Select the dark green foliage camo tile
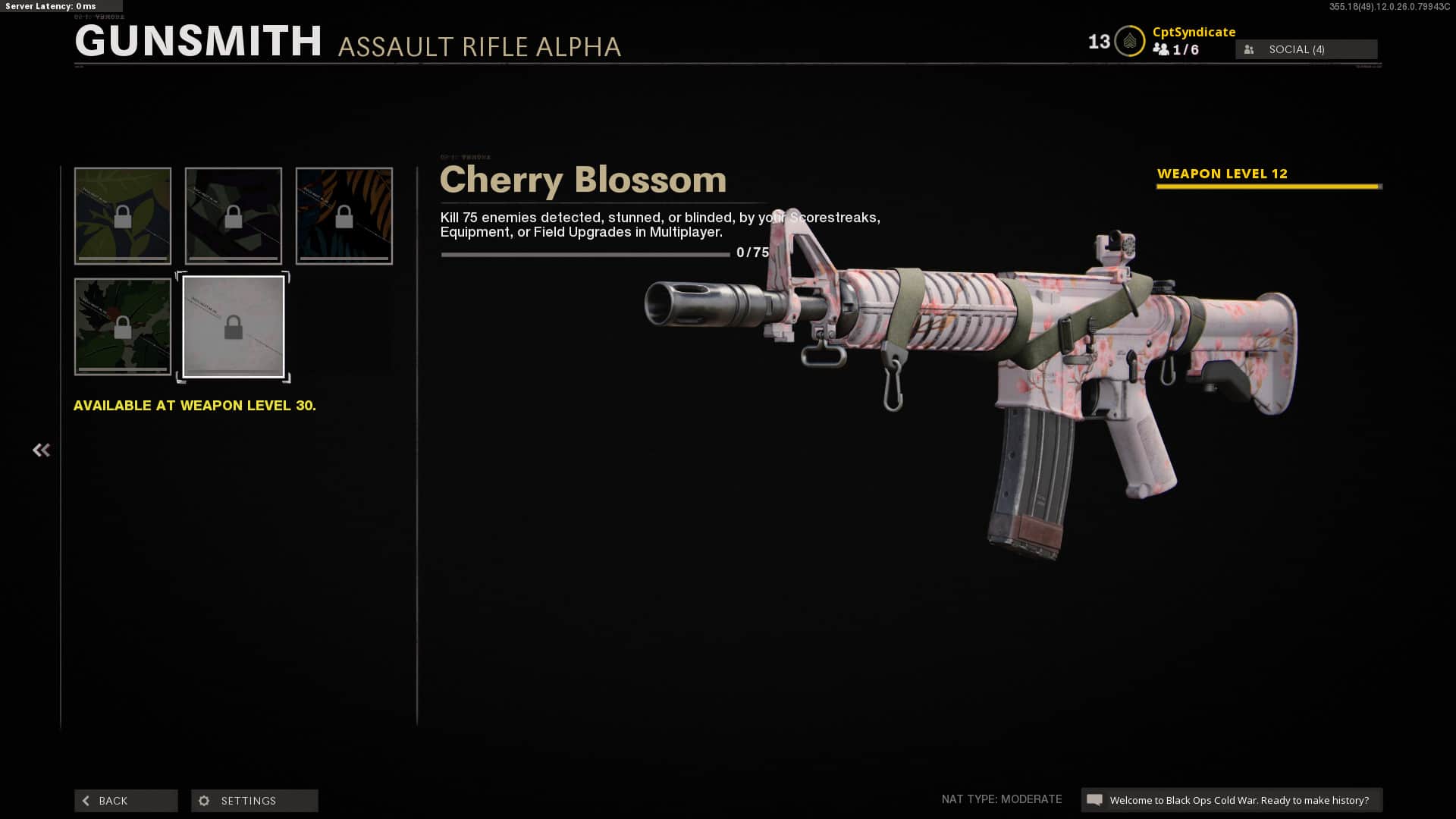Image resolution: width=1456 pixels, height=819 pixels. point(123,327)
